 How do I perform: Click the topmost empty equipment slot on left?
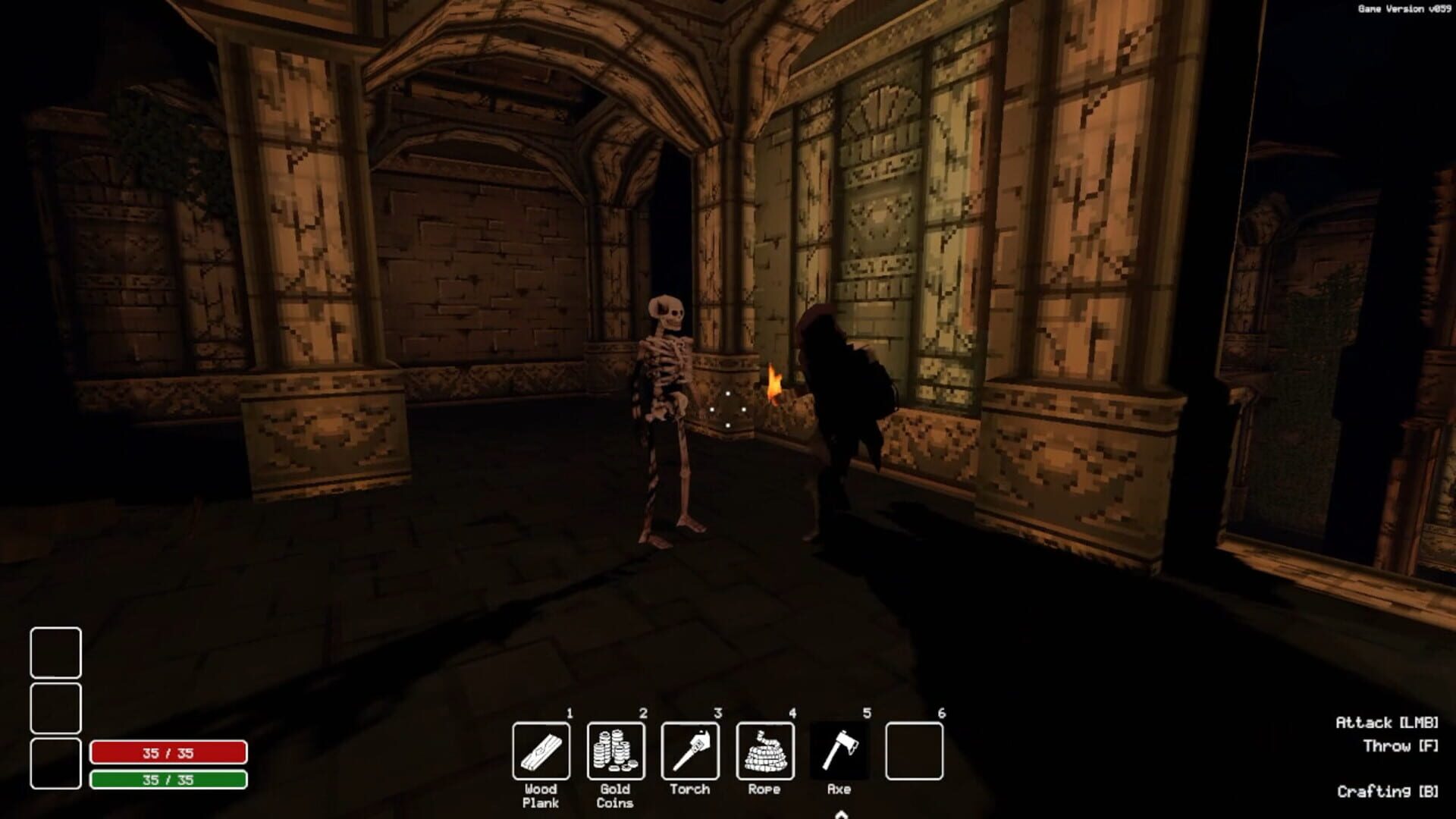(55, 651)
